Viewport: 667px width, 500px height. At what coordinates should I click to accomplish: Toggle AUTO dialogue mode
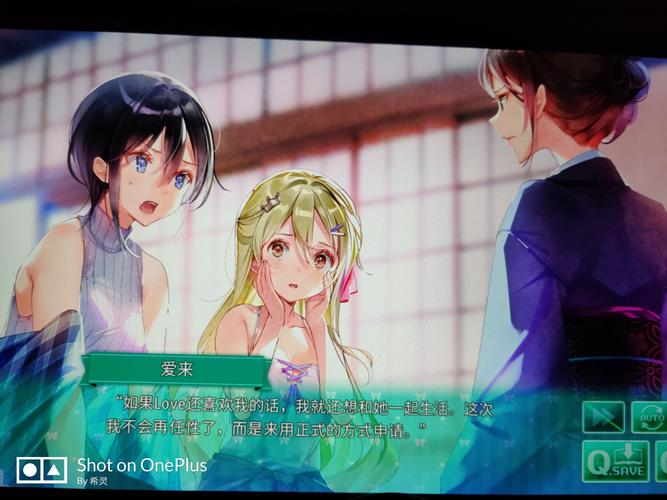(x=651, y=417)
